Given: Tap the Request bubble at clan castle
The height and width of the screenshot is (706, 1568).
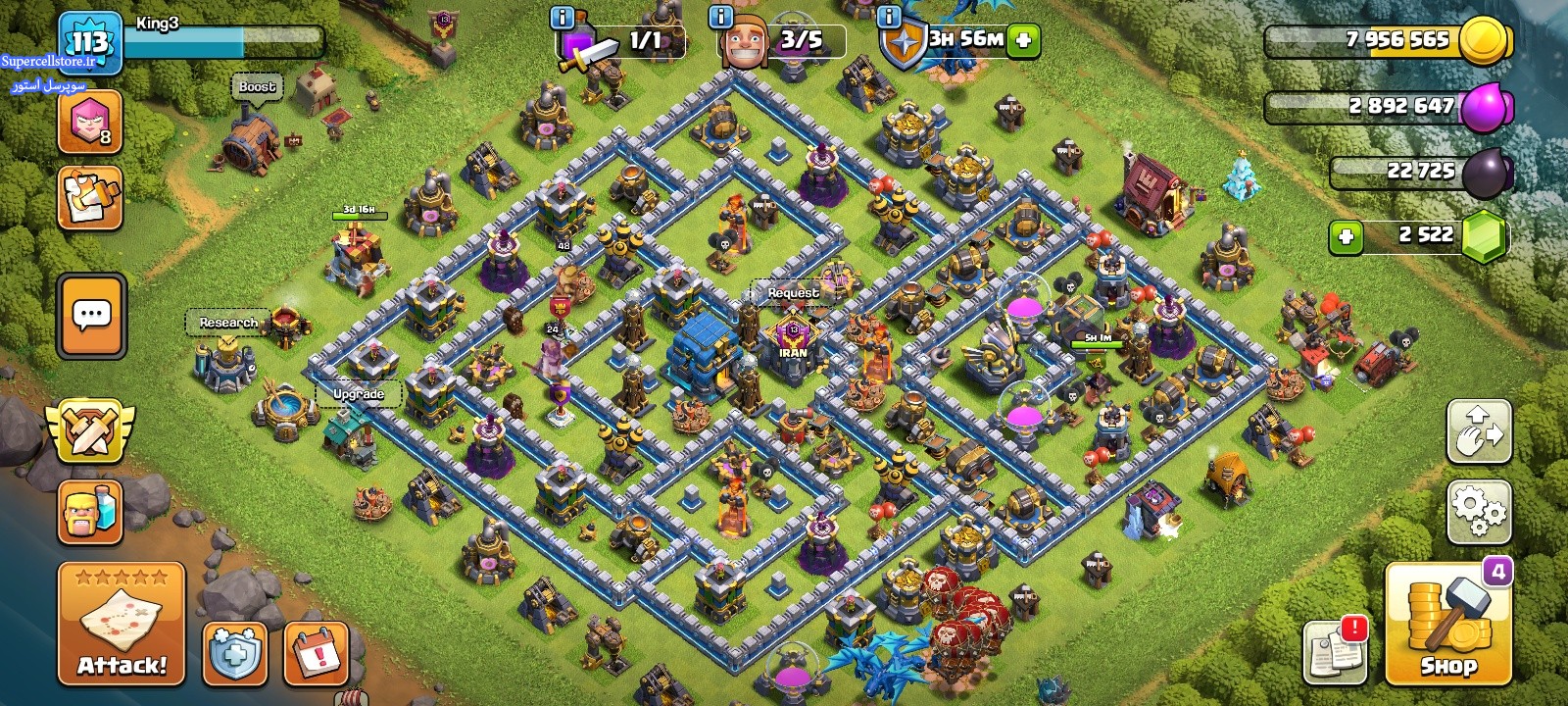Looking at the screenshot, I should [x=793, y=293].
